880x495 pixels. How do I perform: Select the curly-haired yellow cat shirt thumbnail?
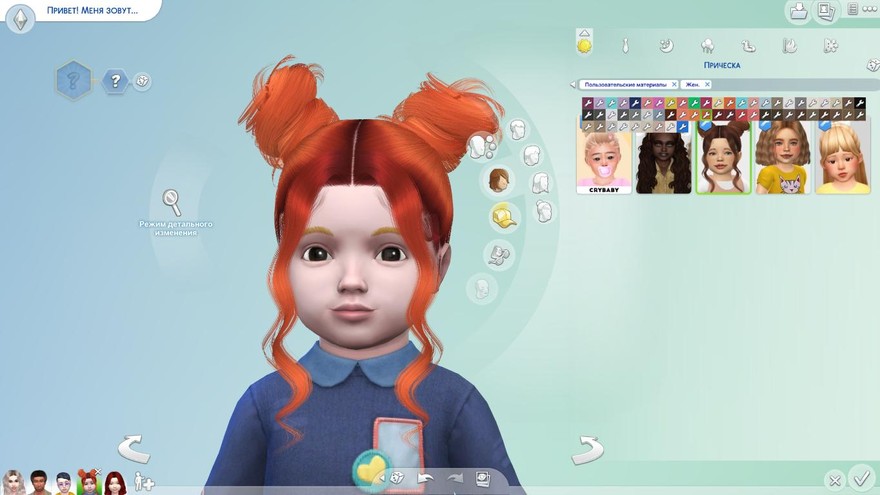pos(782,156)
